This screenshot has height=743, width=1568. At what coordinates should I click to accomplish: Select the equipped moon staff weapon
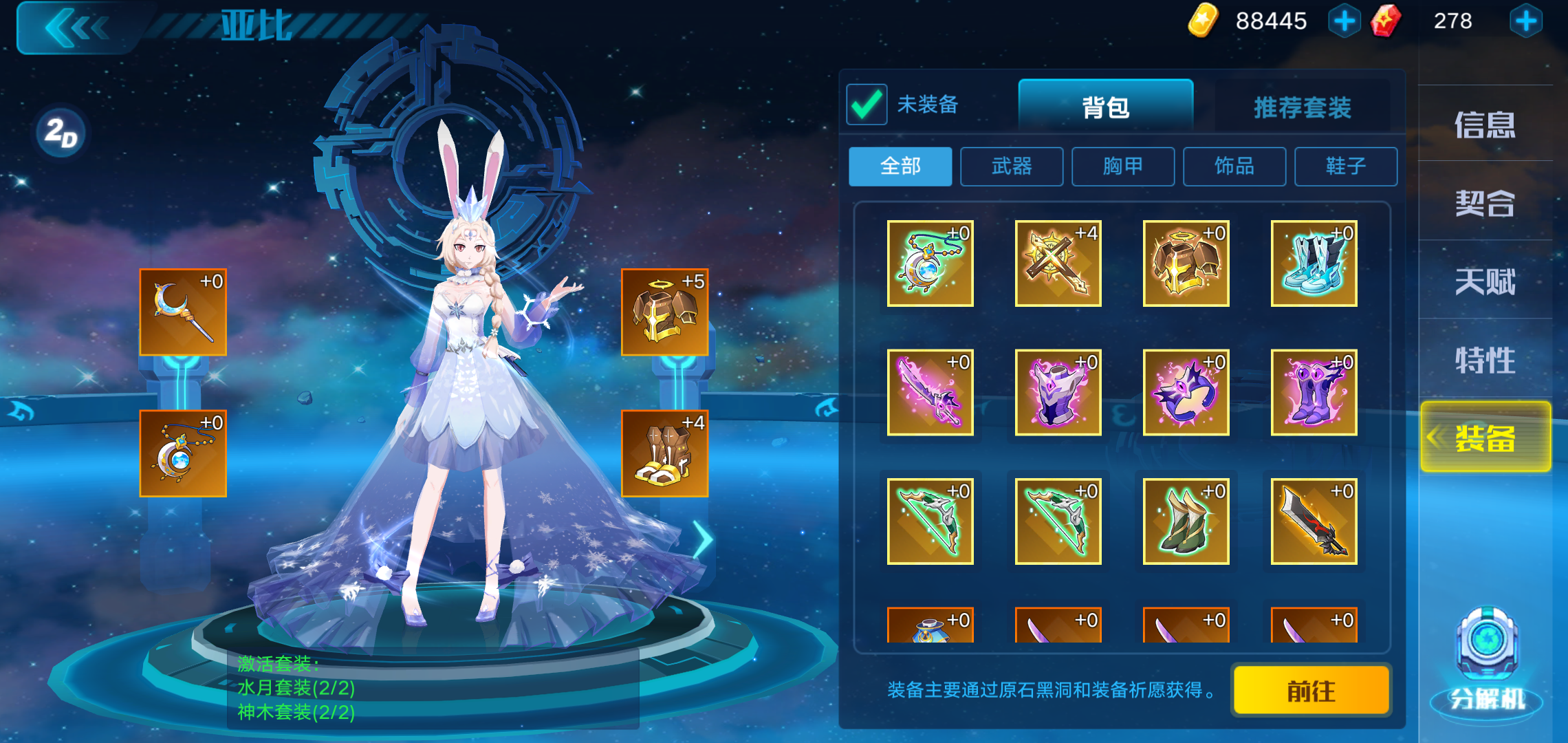(182, 312)
